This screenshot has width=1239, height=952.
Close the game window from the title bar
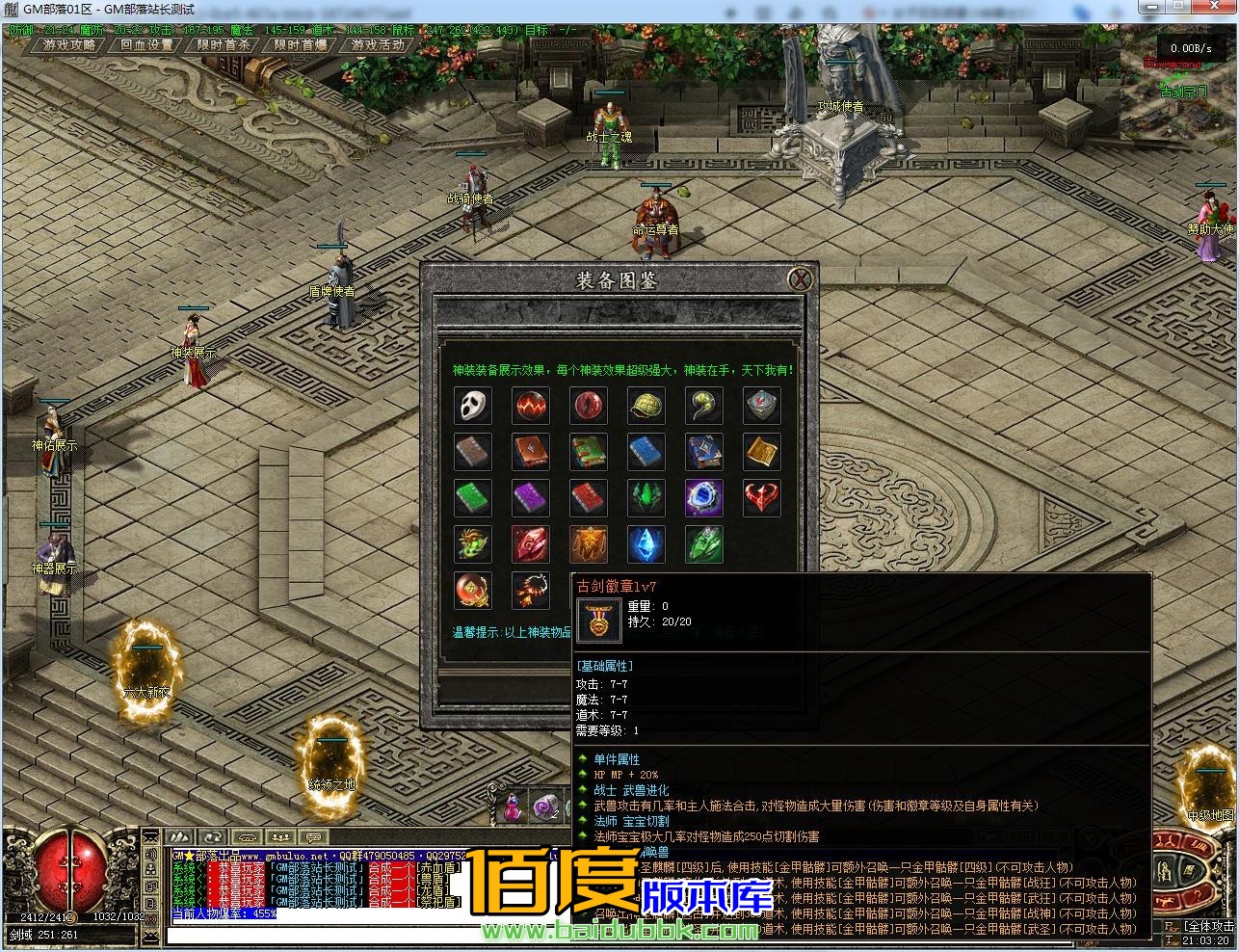pos(1217,8)
